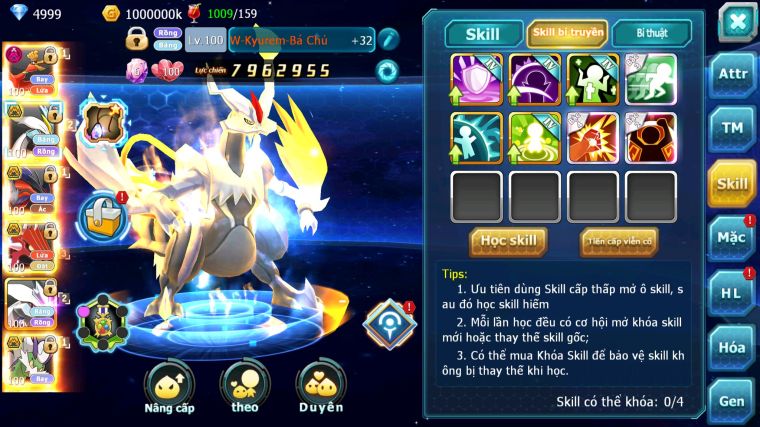
Task: Choose the Nâng cấp upgrade button
Action: pyautogui.click(x=169, y=387)
